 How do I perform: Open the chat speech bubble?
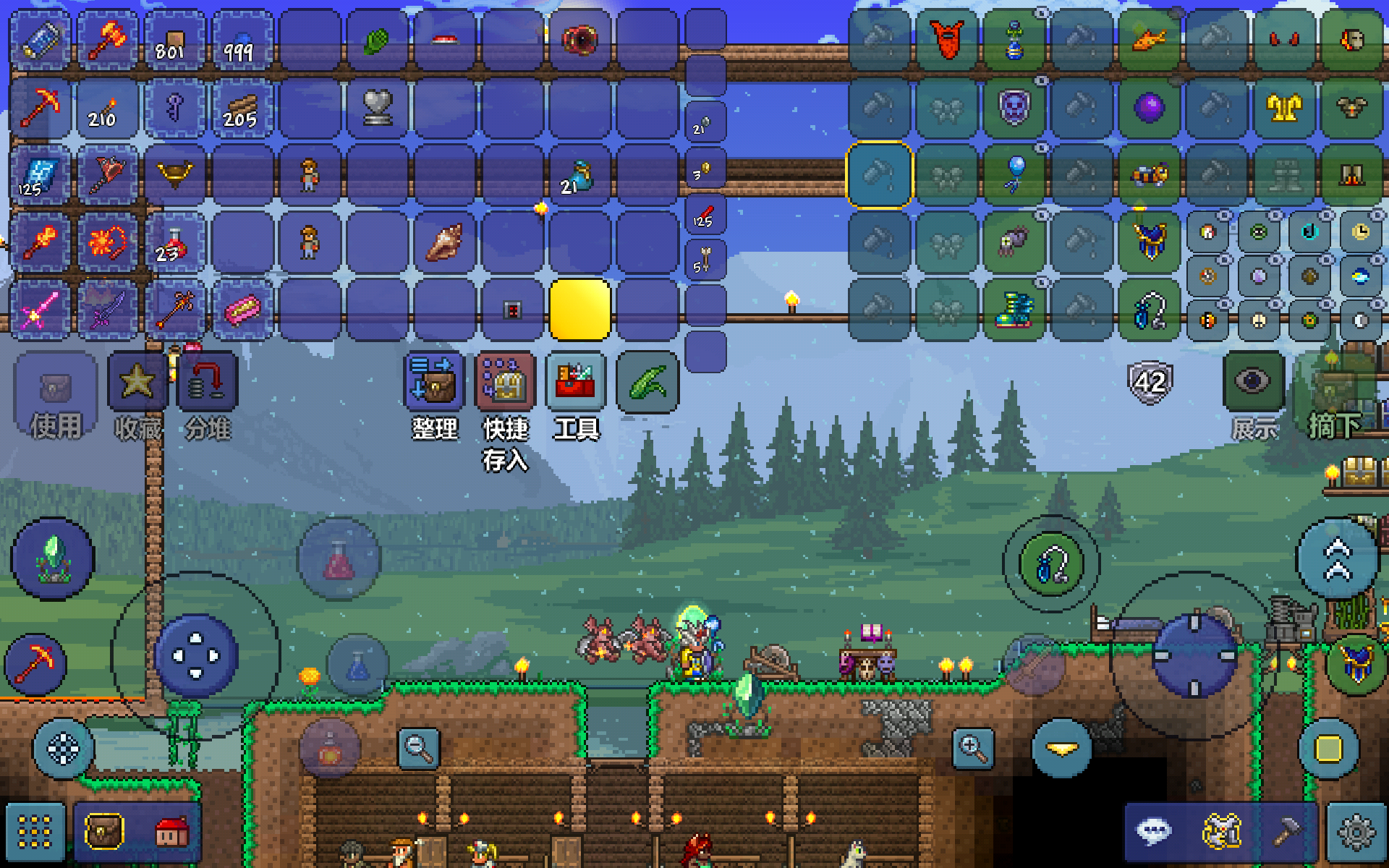click(1153, 832)
